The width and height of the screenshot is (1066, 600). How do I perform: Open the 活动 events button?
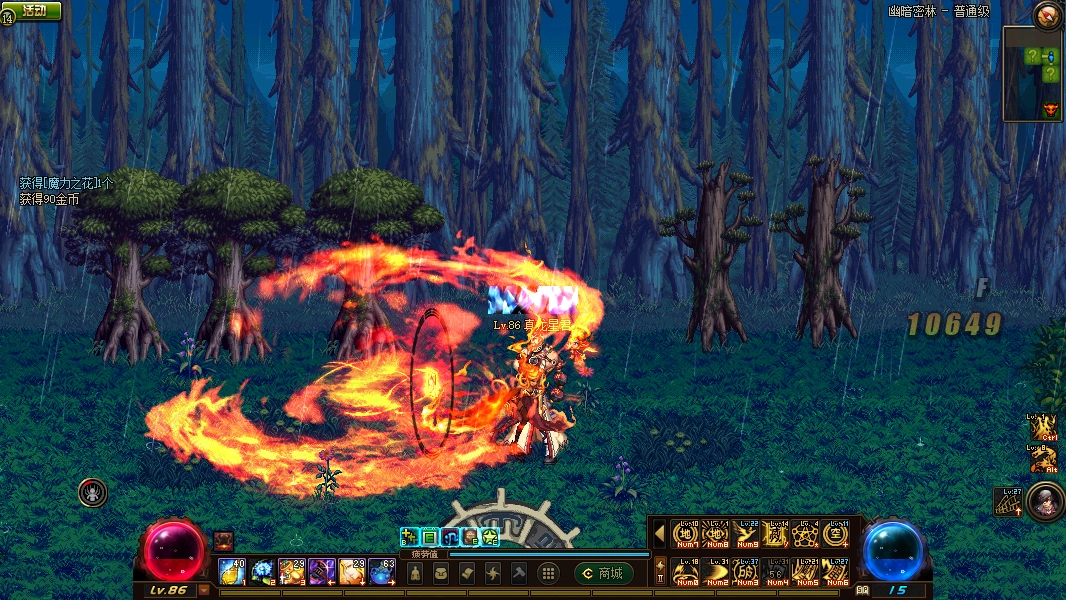(x=34, y=10)
